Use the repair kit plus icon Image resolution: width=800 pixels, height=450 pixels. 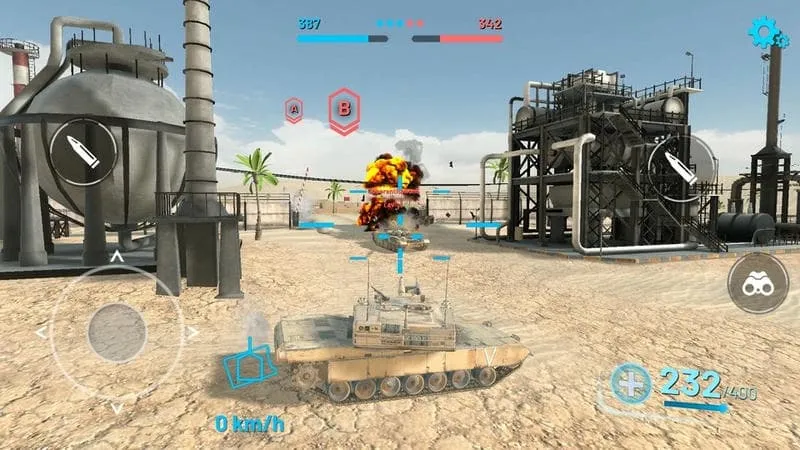coord(631,383)
